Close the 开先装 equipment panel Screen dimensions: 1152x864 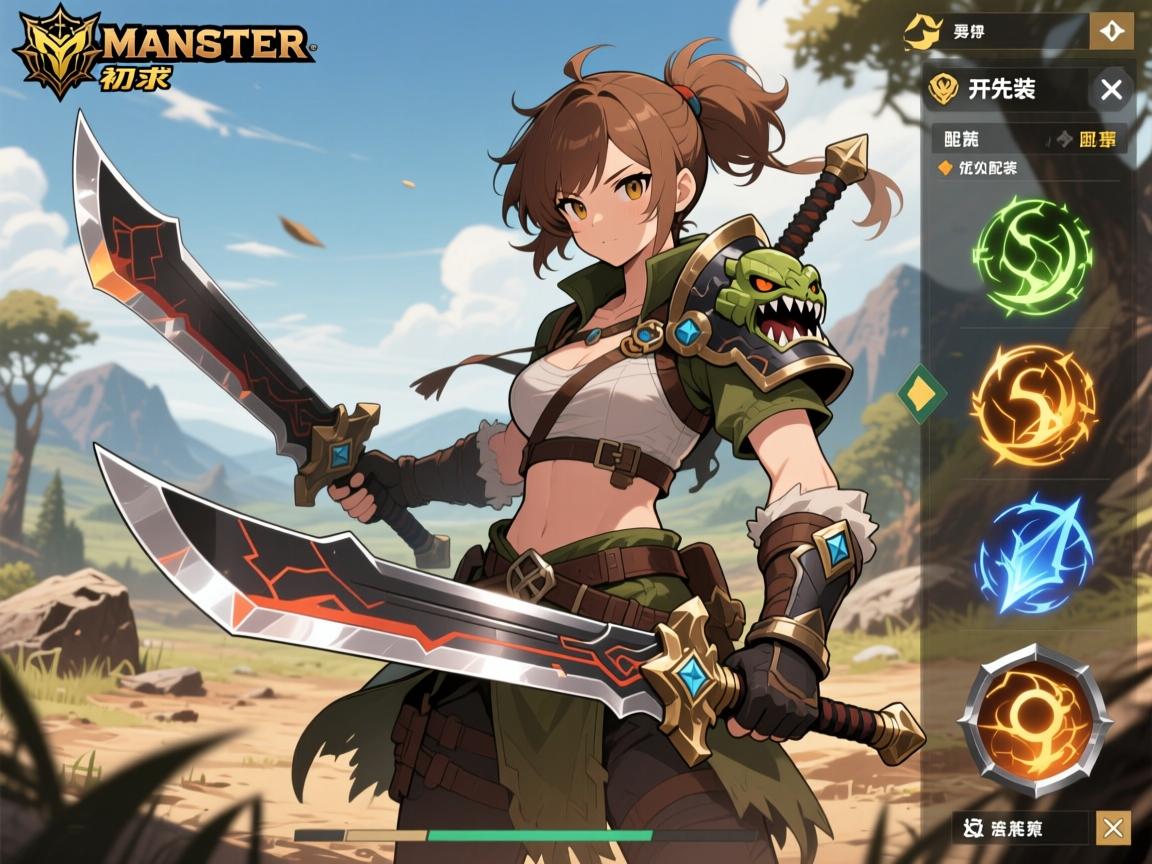point(1111,90)
